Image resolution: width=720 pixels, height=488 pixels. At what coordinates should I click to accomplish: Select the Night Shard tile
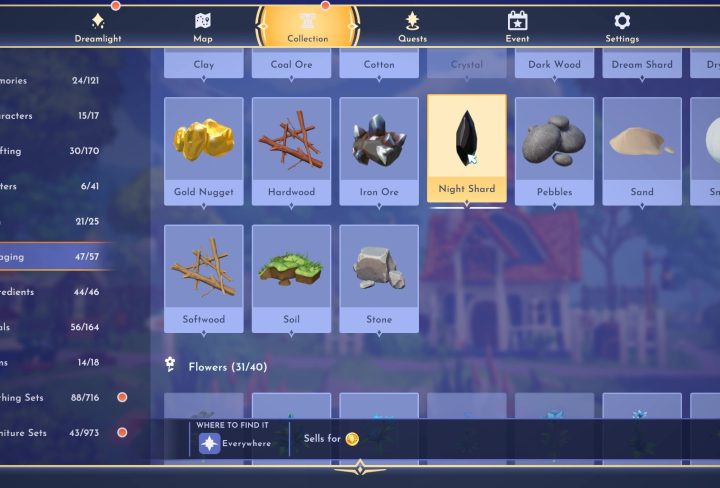(x=467, y=148)
